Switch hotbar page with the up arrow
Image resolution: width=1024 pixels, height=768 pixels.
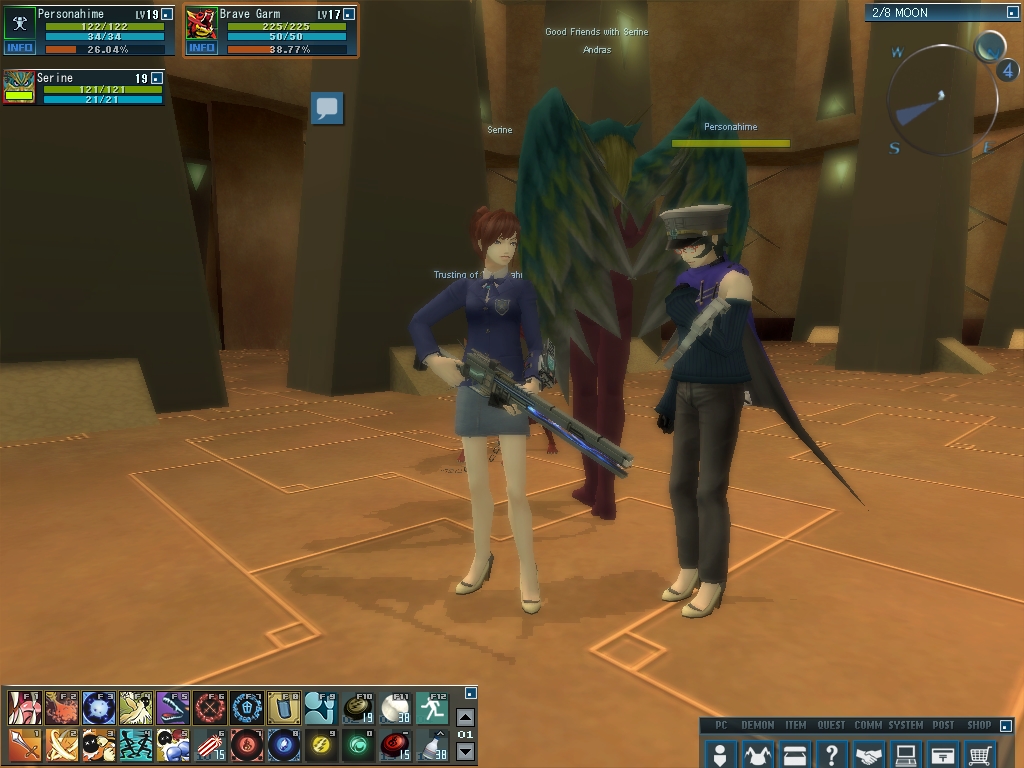pyautogui.click(x=465, y=717)
